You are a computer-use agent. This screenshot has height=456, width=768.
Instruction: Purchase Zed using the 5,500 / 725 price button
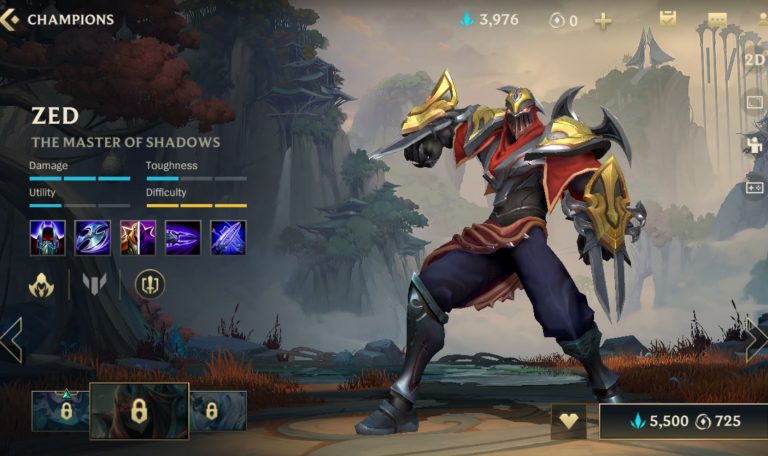tap(683, 421)
